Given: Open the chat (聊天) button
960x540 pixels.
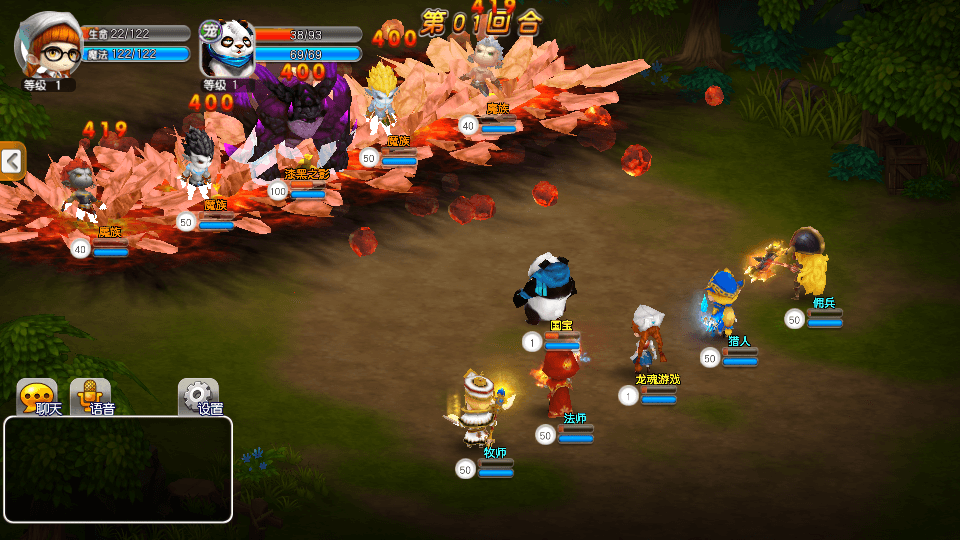Looking at the screenshot, I should tap(38, 396).
